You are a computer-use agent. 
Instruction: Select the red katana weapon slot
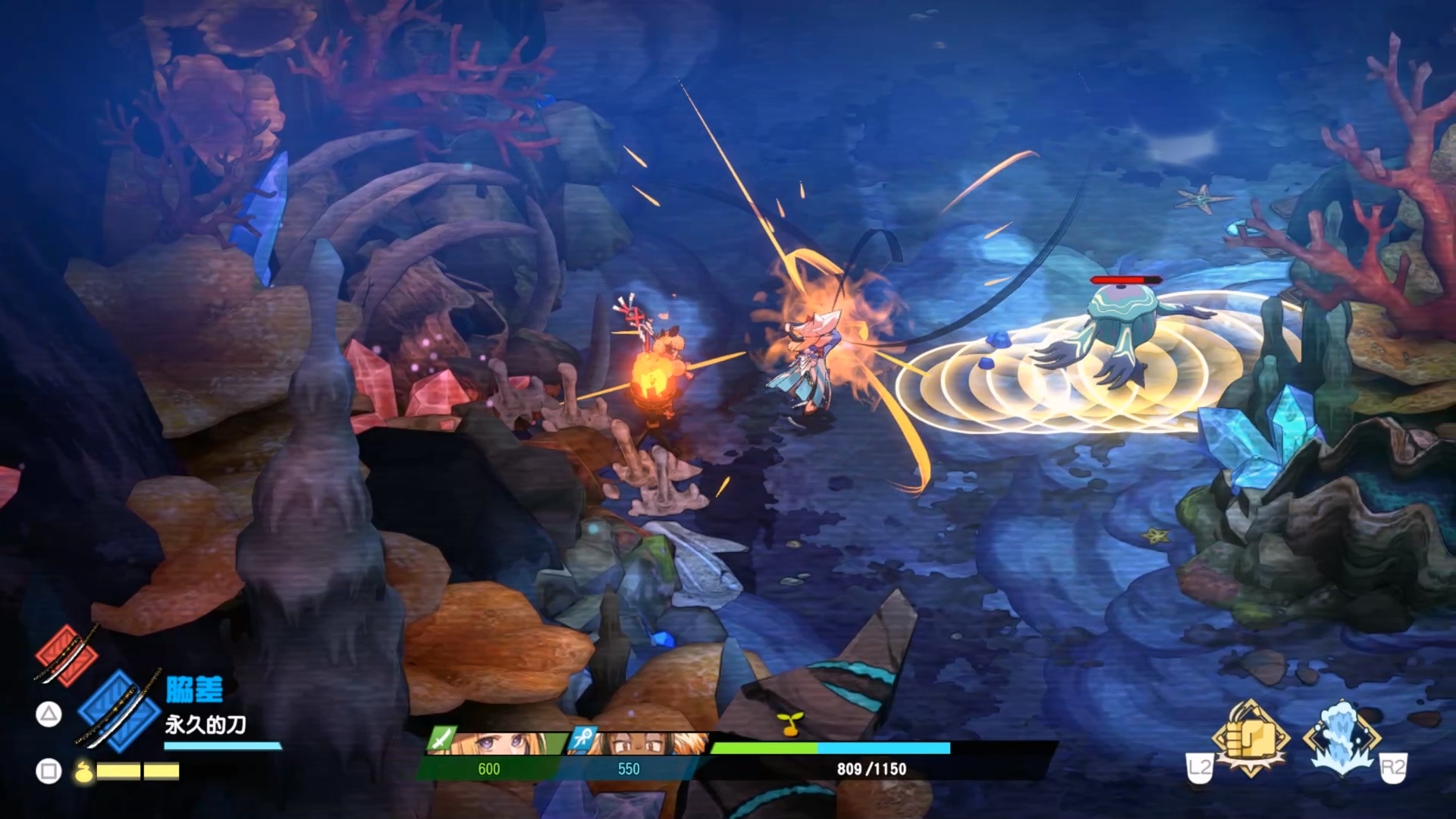66,654
